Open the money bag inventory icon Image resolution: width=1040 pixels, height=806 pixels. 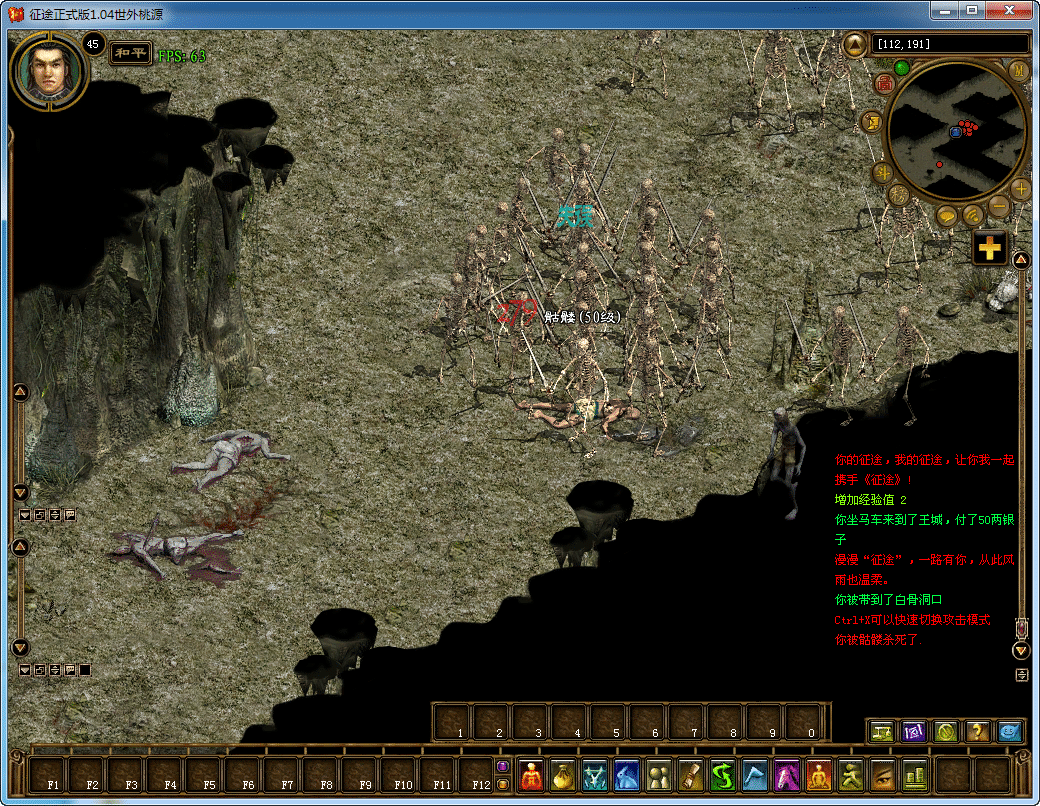(x=564, y=776)
